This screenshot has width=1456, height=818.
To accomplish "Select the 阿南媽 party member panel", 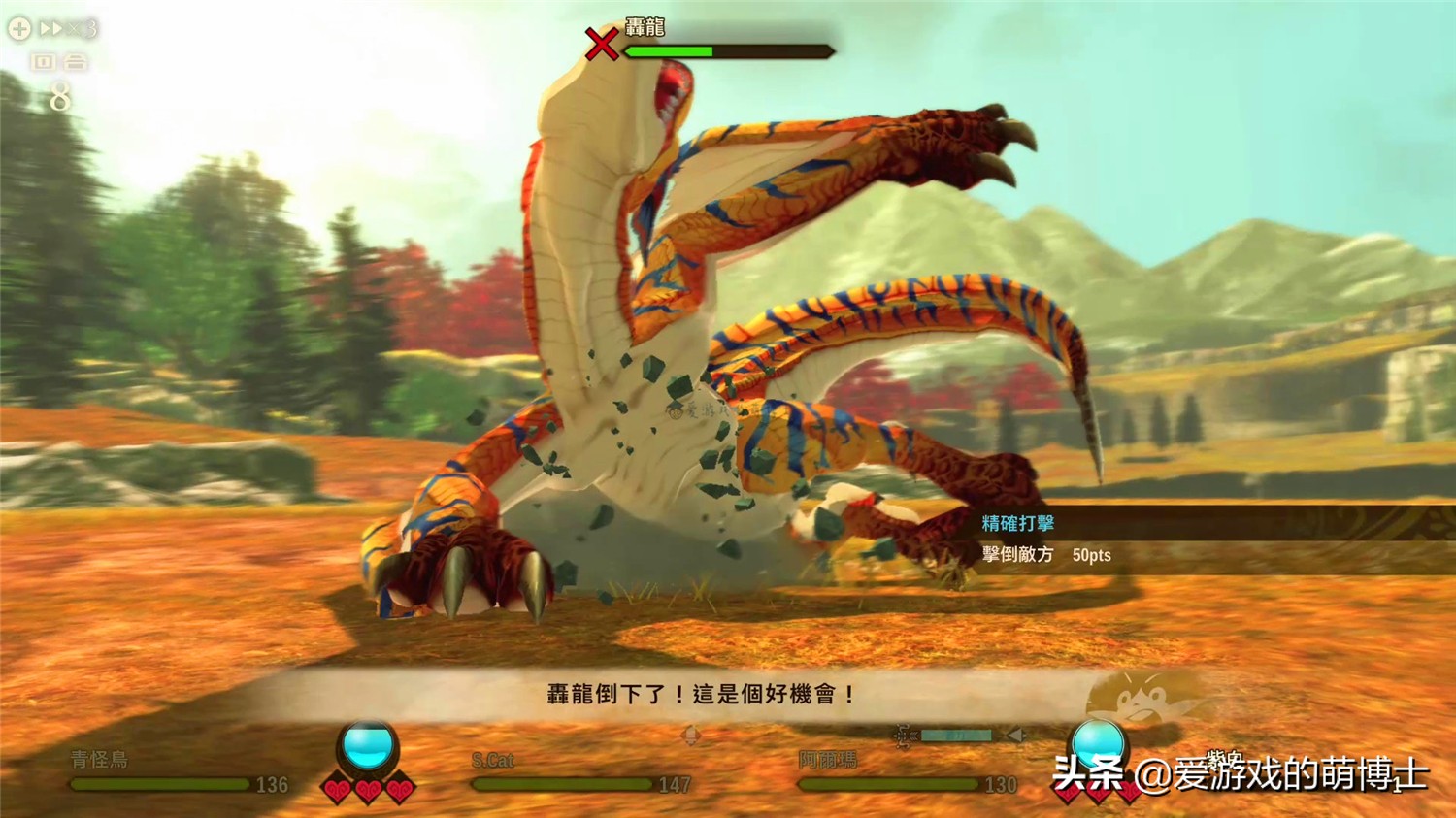I will [x=906, y=774].
